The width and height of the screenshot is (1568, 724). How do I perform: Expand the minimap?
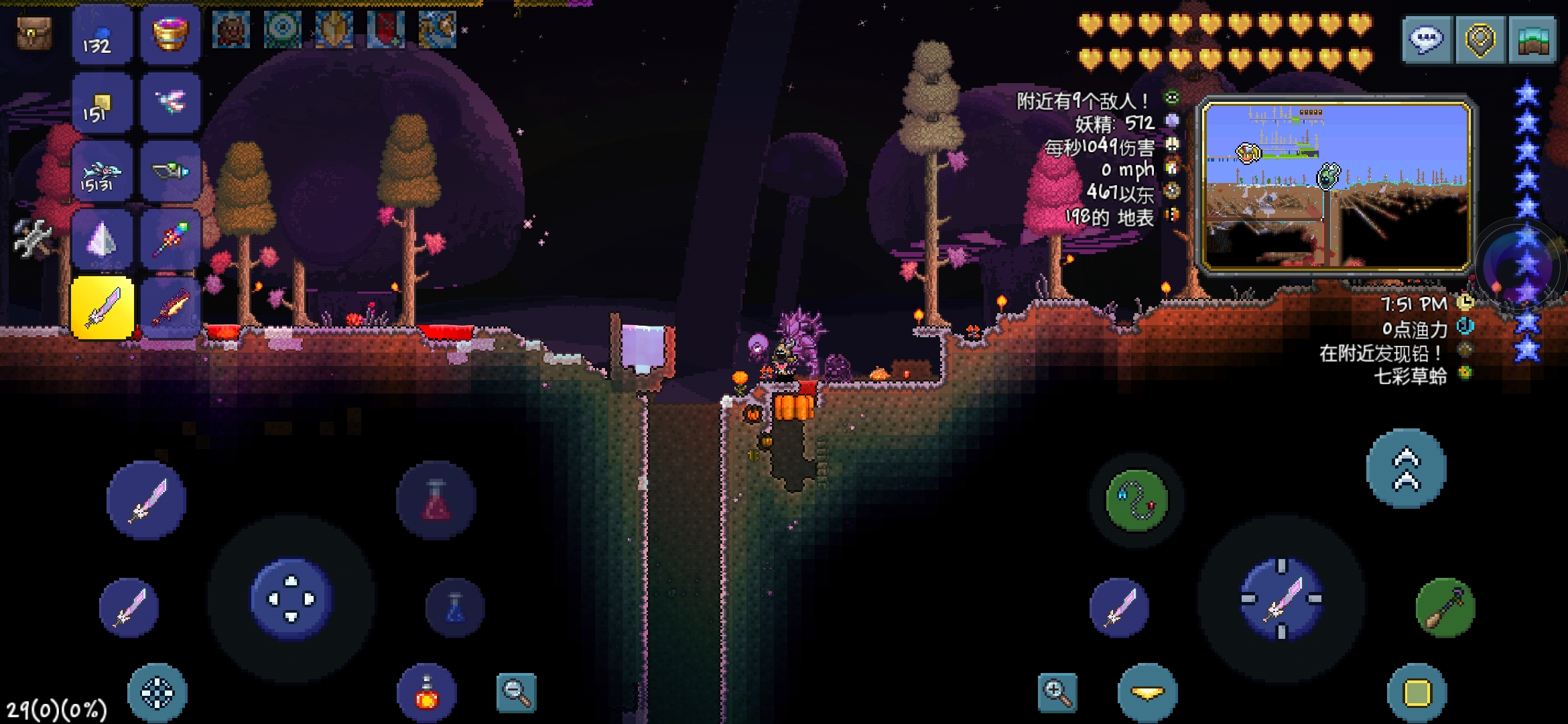(1337, 184)
